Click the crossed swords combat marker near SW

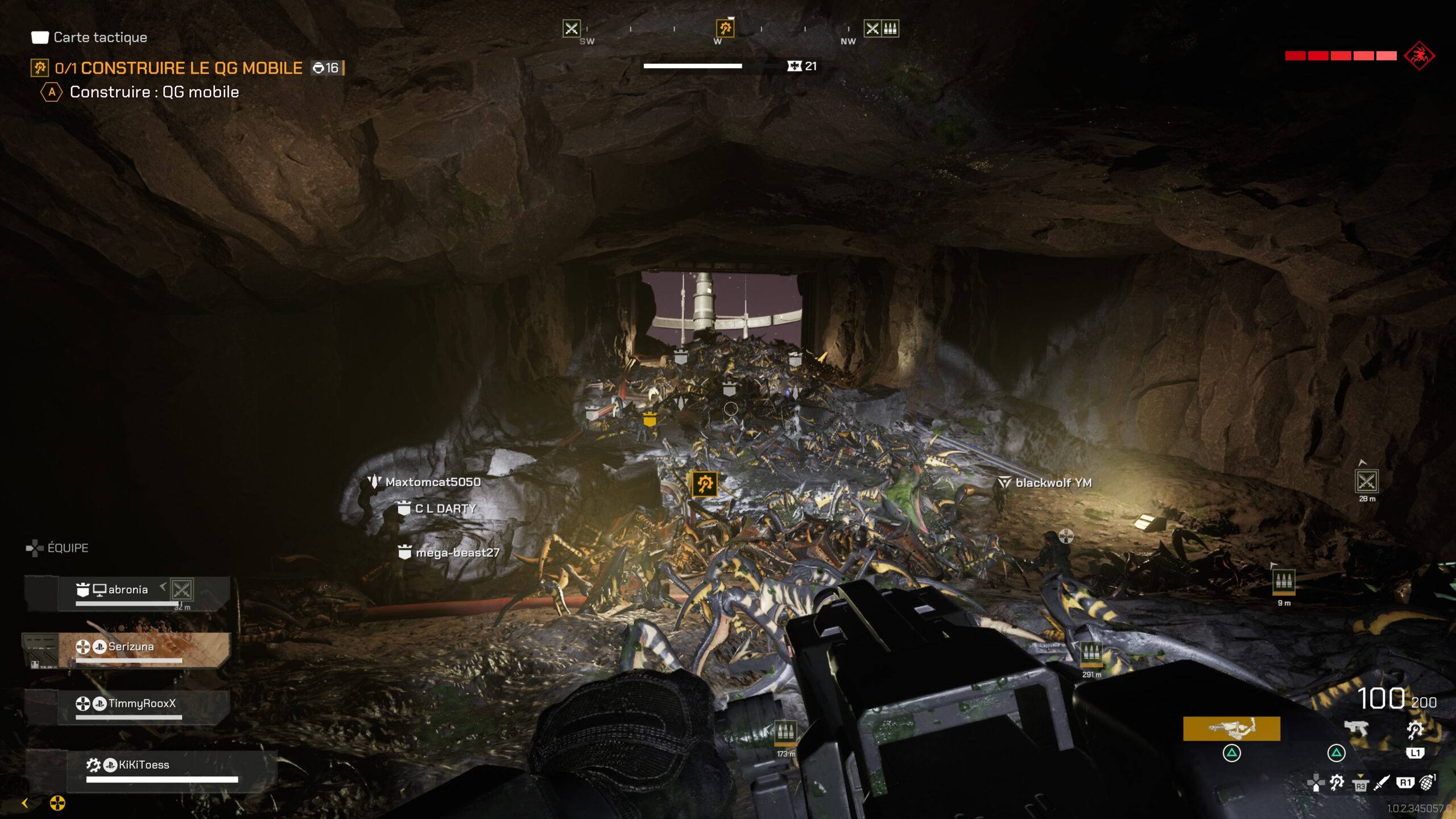572,29
